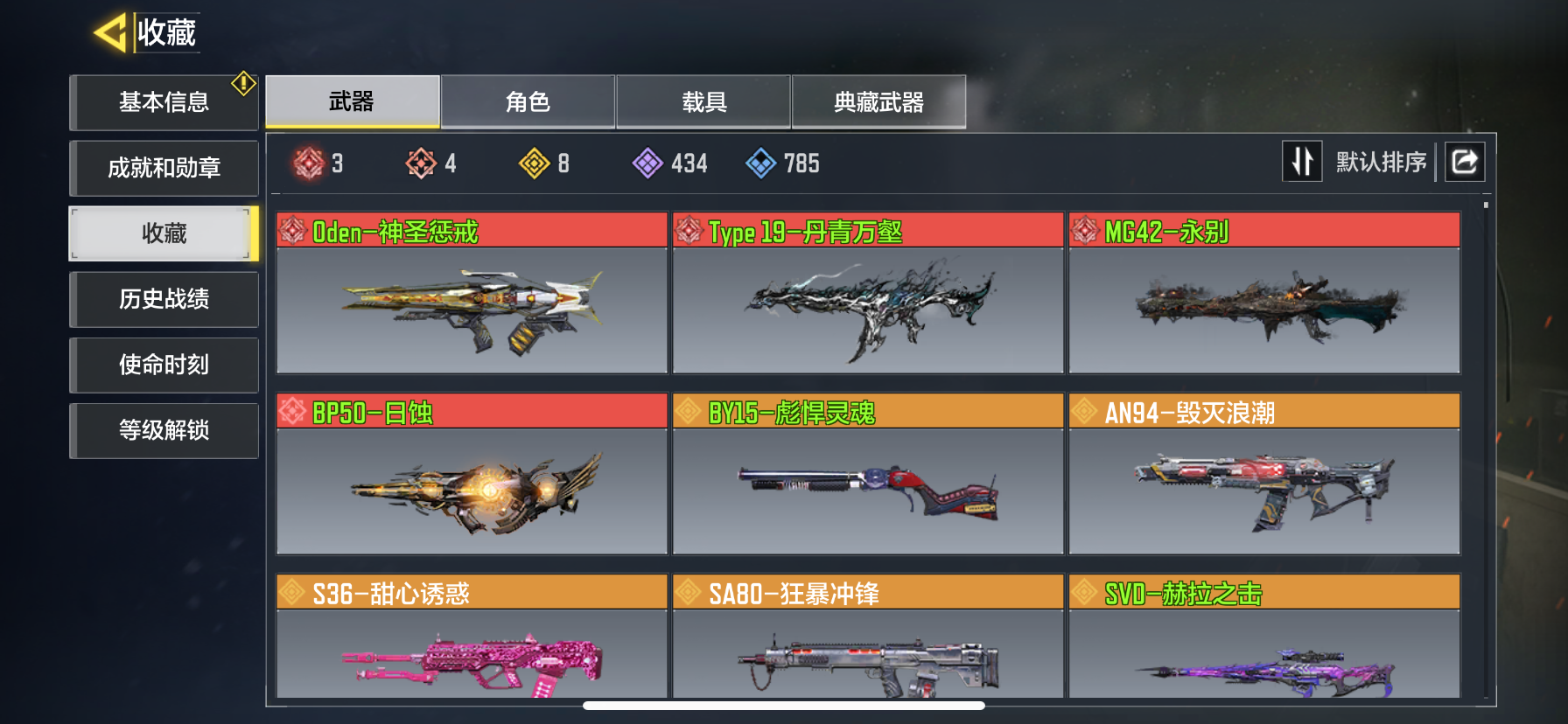Switch to the 角色 tab
The height and width of the screenshot is (724, 1568).
coord(528,102)
